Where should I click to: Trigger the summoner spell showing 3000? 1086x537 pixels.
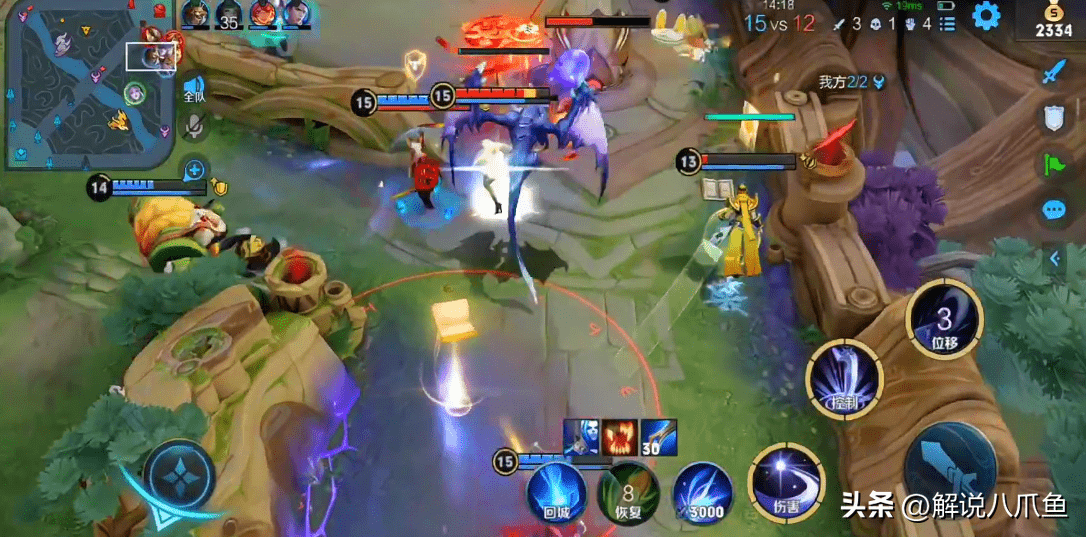click(x=702, y=492)
